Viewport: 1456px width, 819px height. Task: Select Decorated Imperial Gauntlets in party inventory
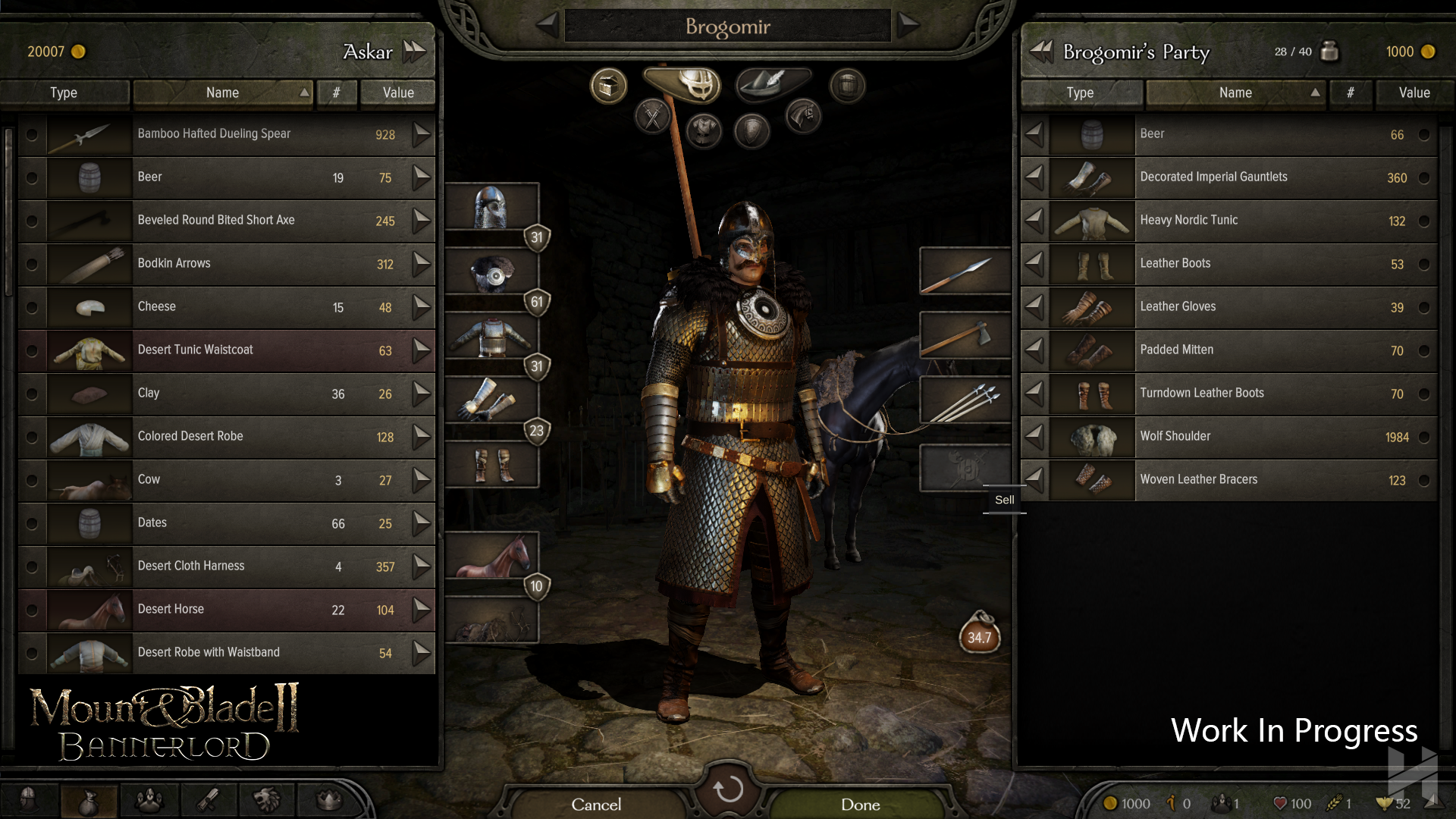pyautogui.click(x=1228, y=177)
